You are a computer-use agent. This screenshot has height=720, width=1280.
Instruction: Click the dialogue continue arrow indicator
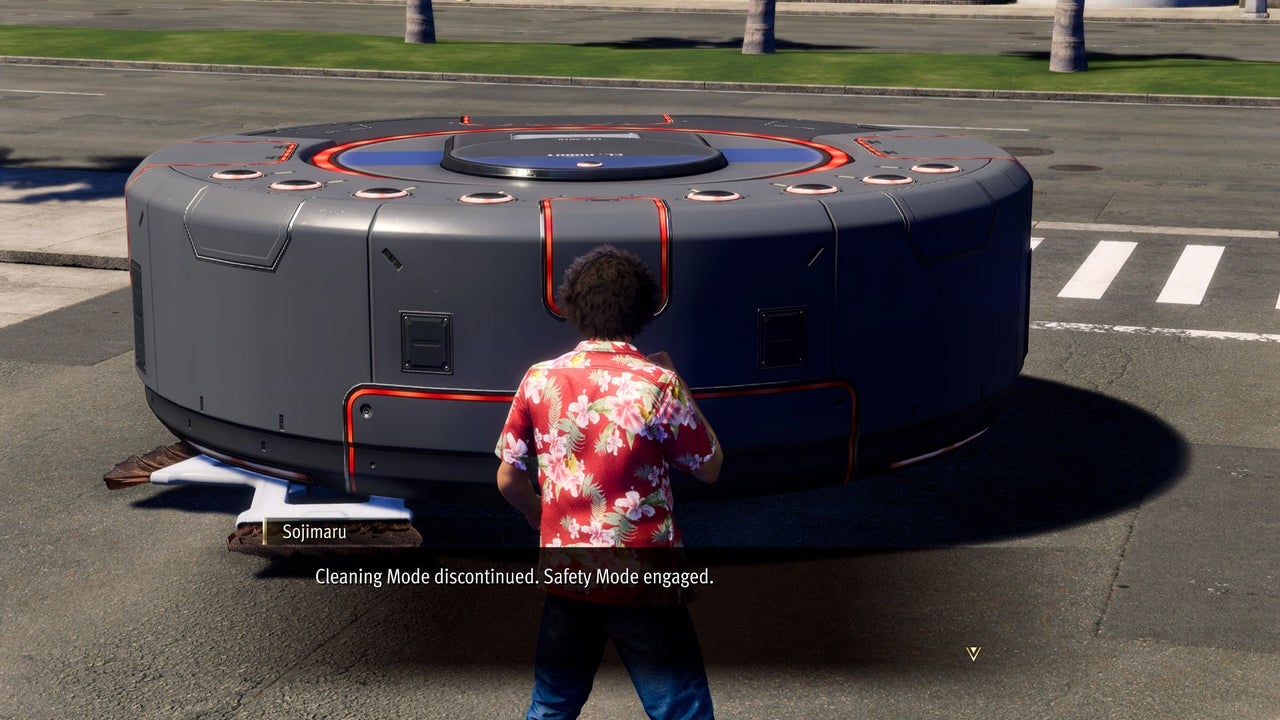pos(972,653)
